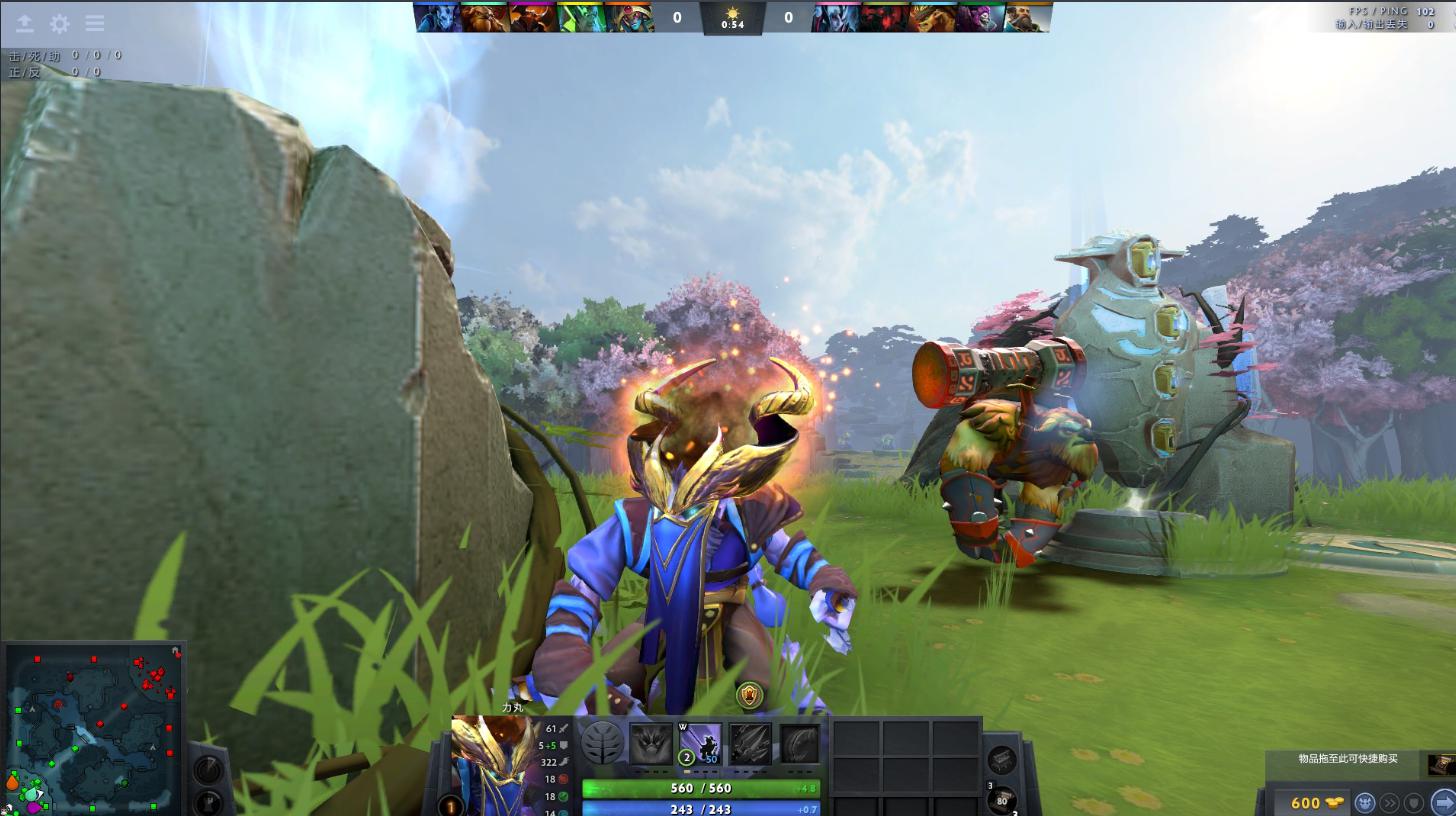The width and height of the screenshot is (1456, 816).
Task: Open the in-game menu via the hamburger icon
Action: 94,22
